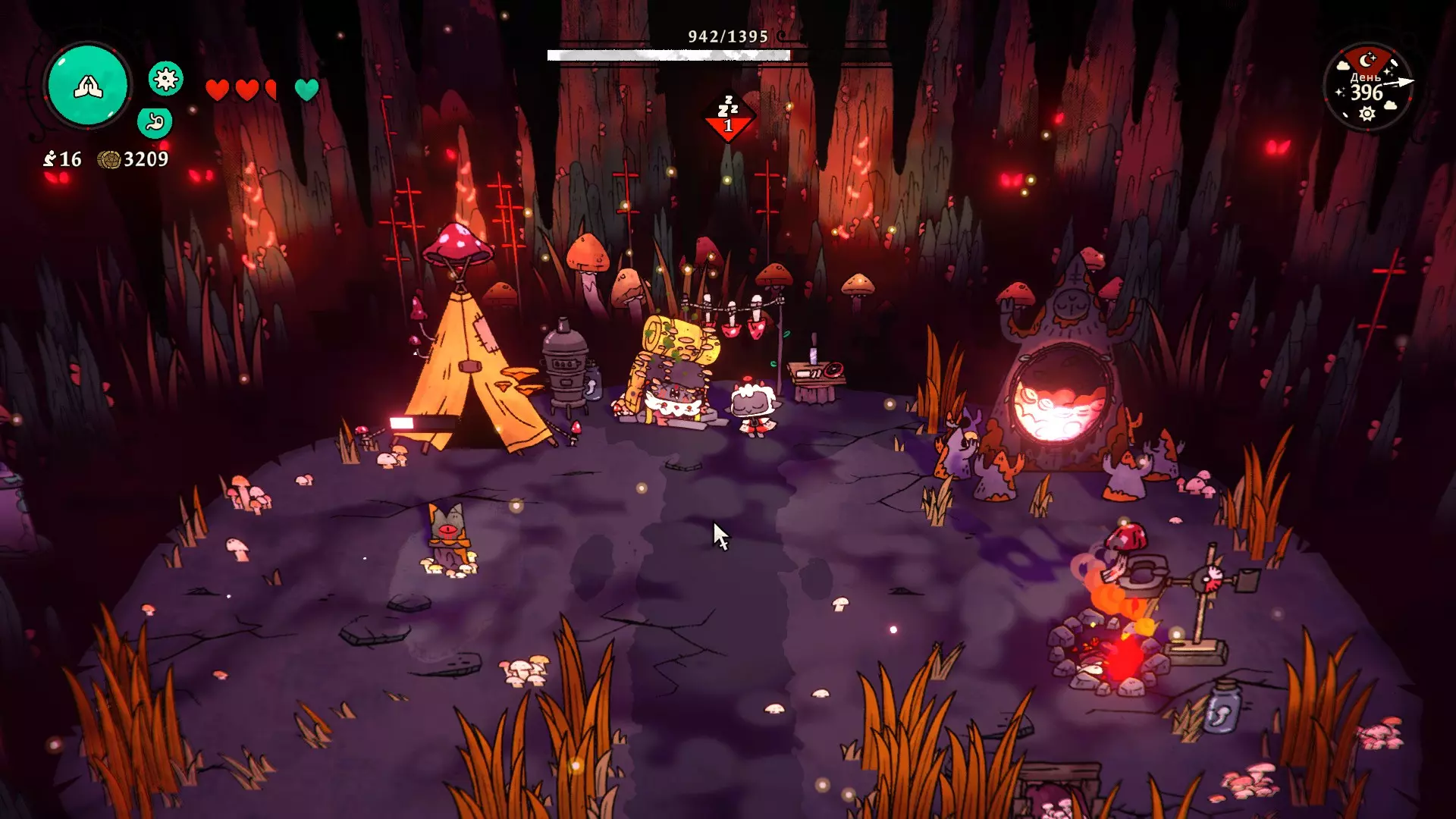The height and width of the screenshot is (819, 1456).
Task: Click the teal praying hands faith icon
Action: (x=88, y=86)
